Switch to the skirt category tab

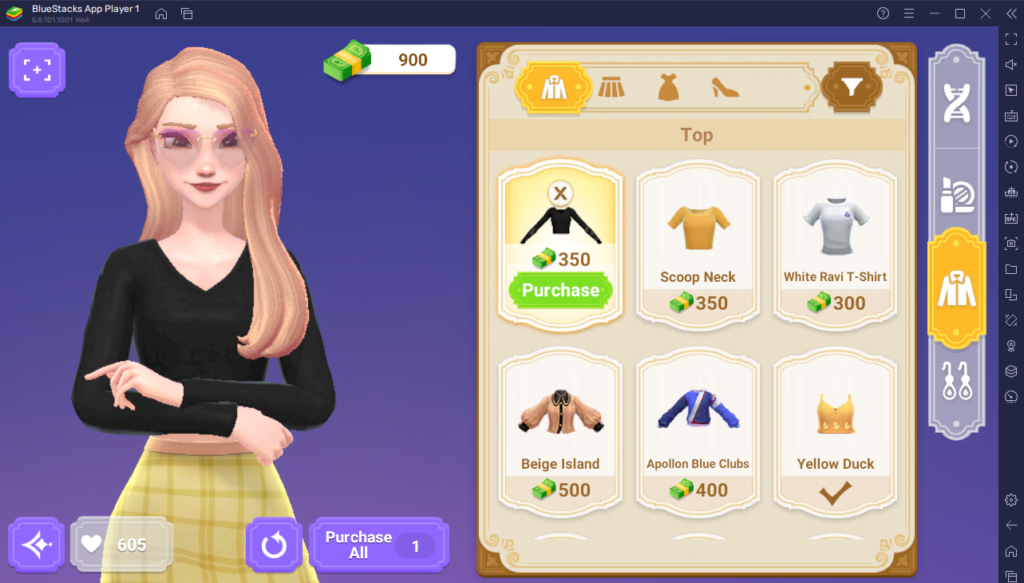pos(611,88)
